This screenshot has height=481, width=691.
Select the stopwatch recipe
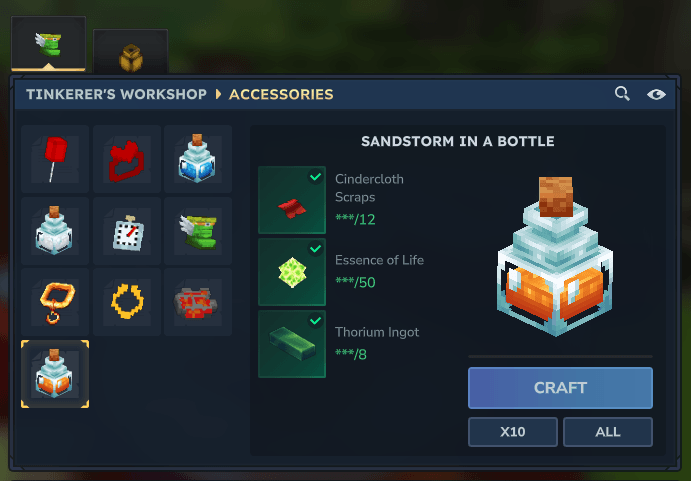tap(127, 231)
